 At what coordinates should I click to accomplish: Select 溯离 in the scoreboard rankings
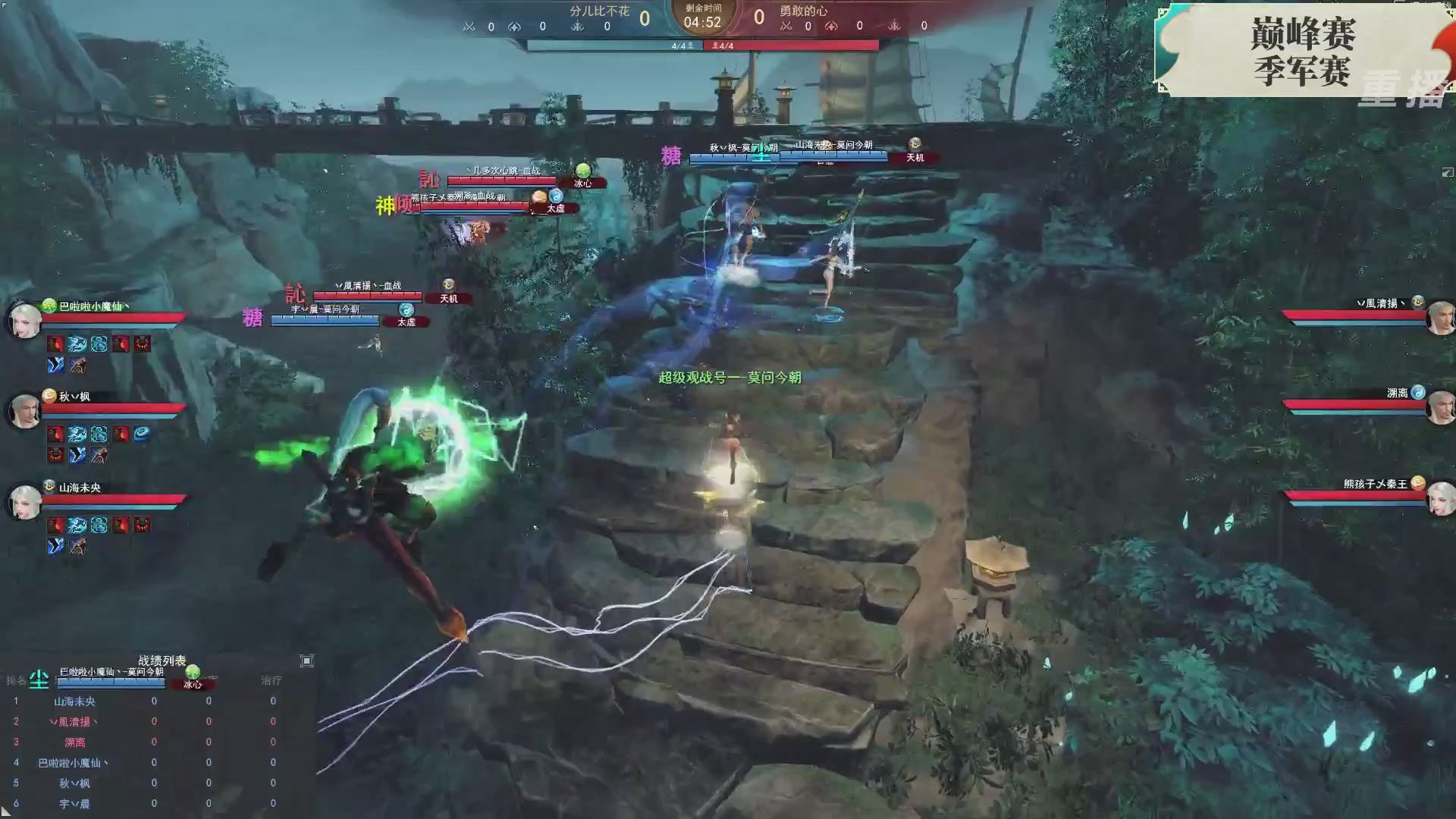[76, 742]
